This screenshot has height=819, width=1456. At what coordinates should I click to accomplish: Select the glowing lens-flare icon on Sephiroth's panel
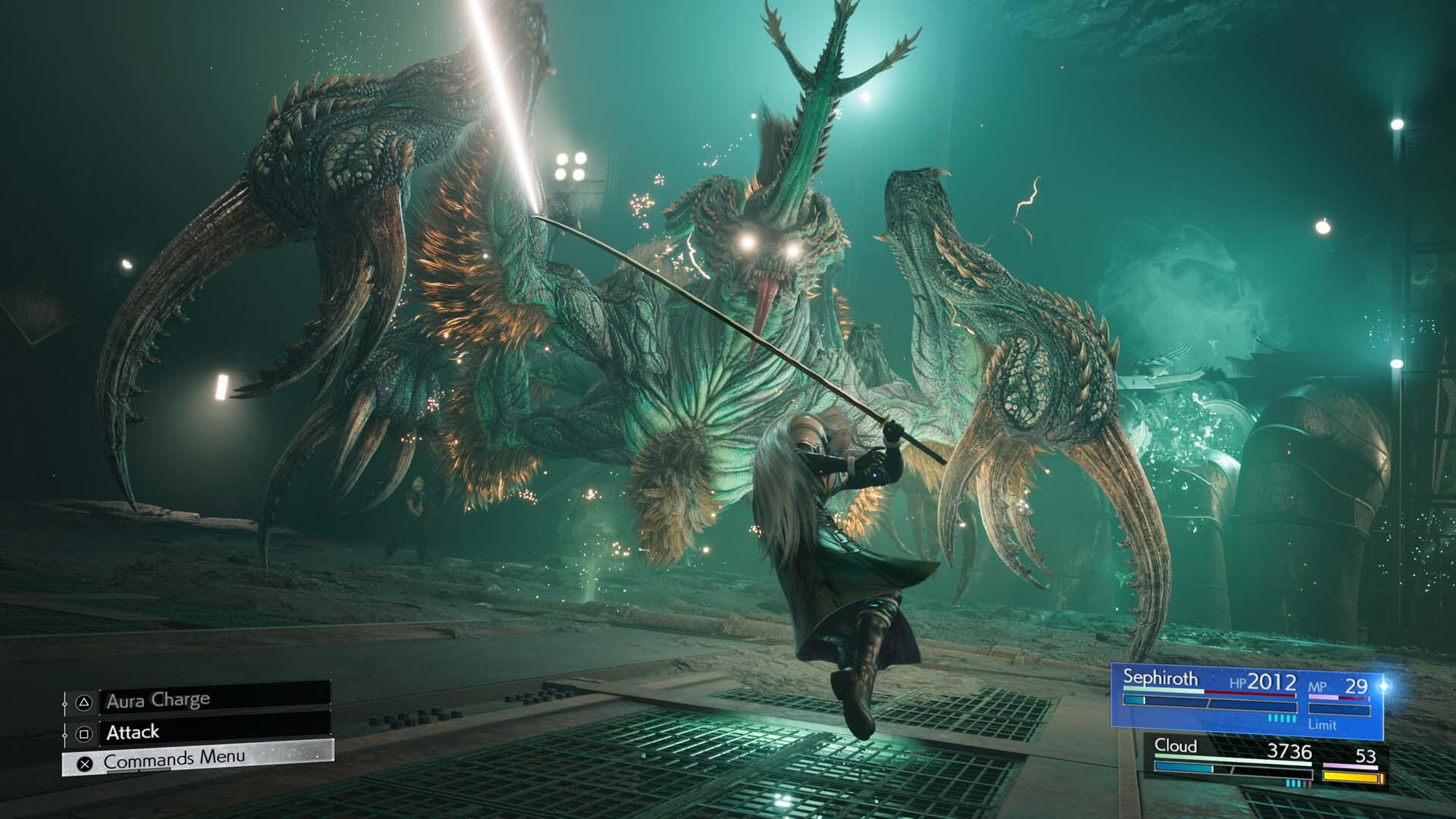1383,684
